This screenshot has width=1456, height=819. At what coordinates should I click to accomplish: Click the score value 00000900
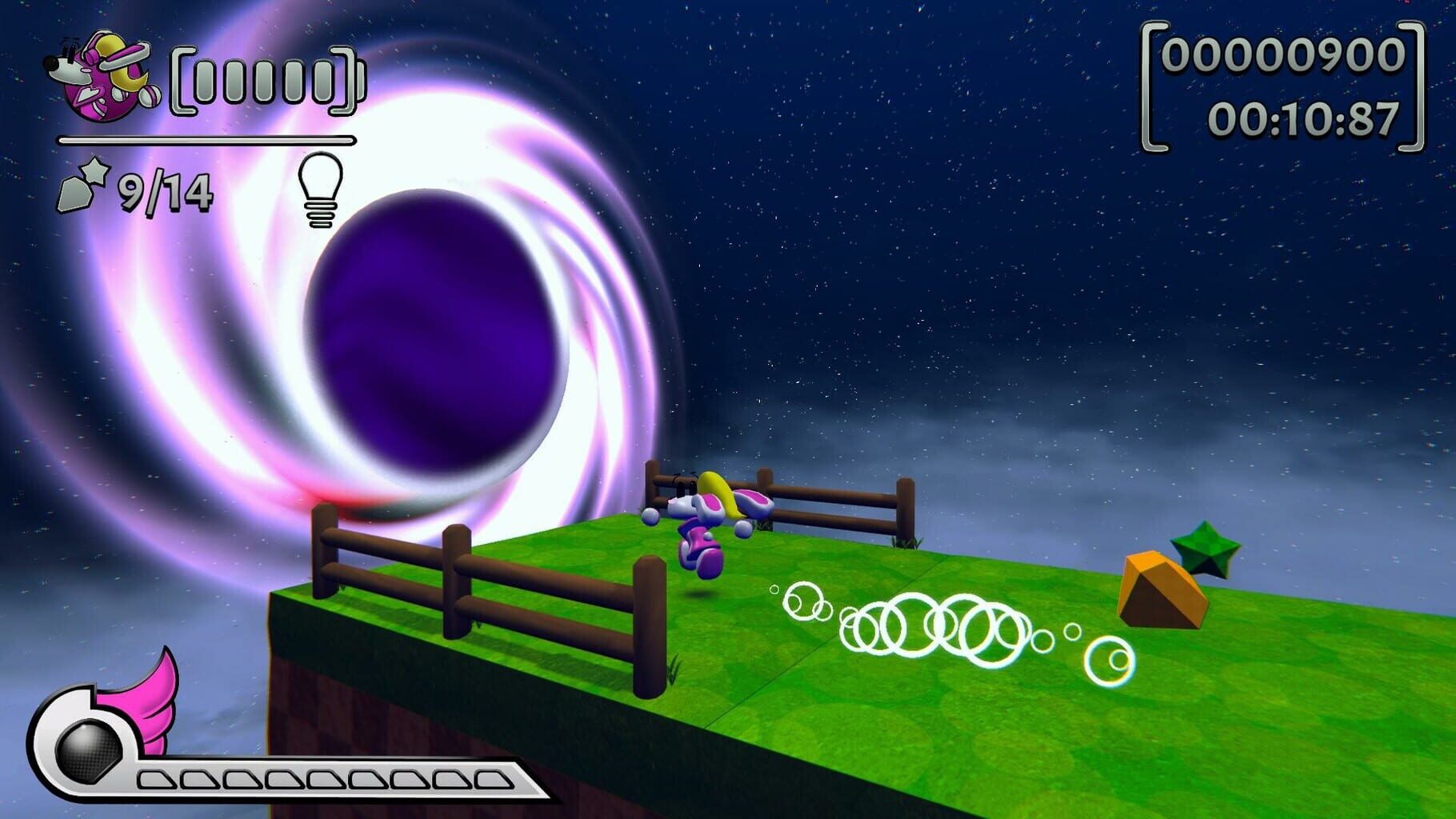1280,56
